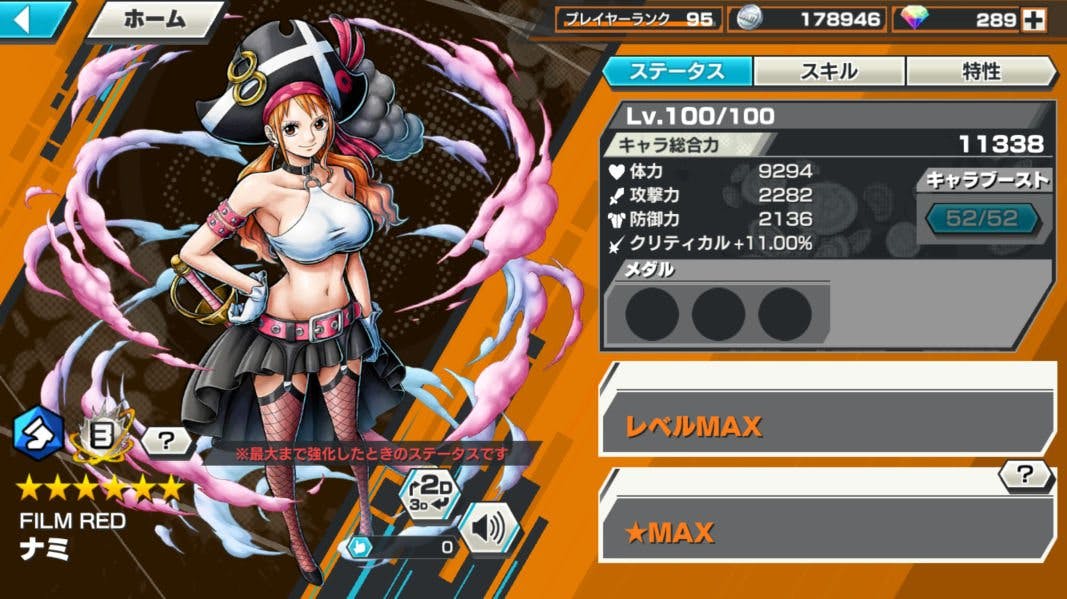Image resolution: width=1067 pixels, height=599 pixels.
Task: Tap the レベルMAX panel
Action: [x=827, y=424]
